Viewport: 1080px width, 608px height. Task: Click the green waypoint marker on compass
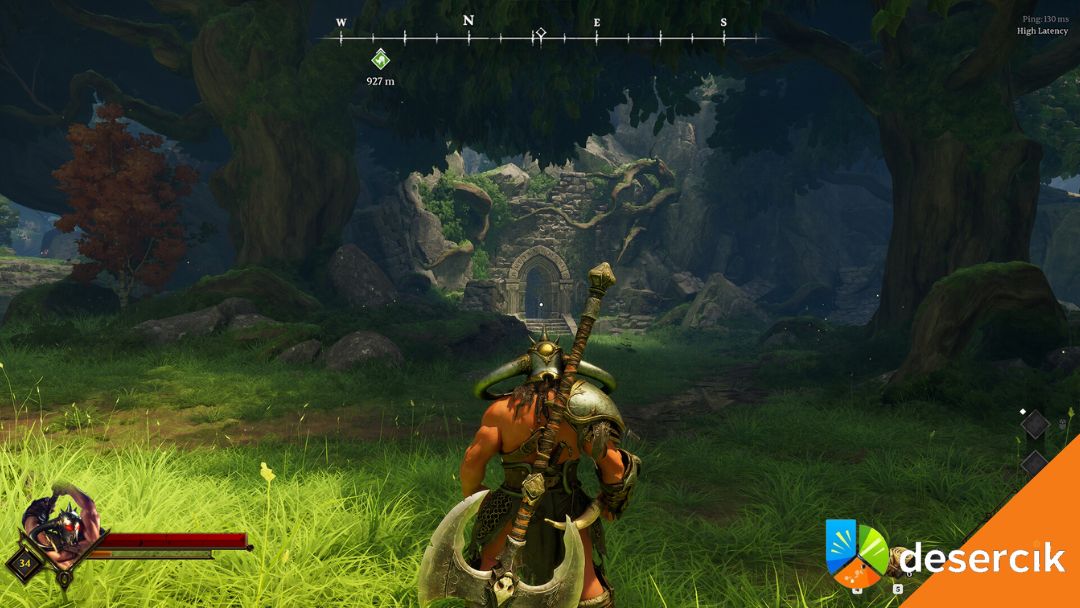(x=380, y=58)
